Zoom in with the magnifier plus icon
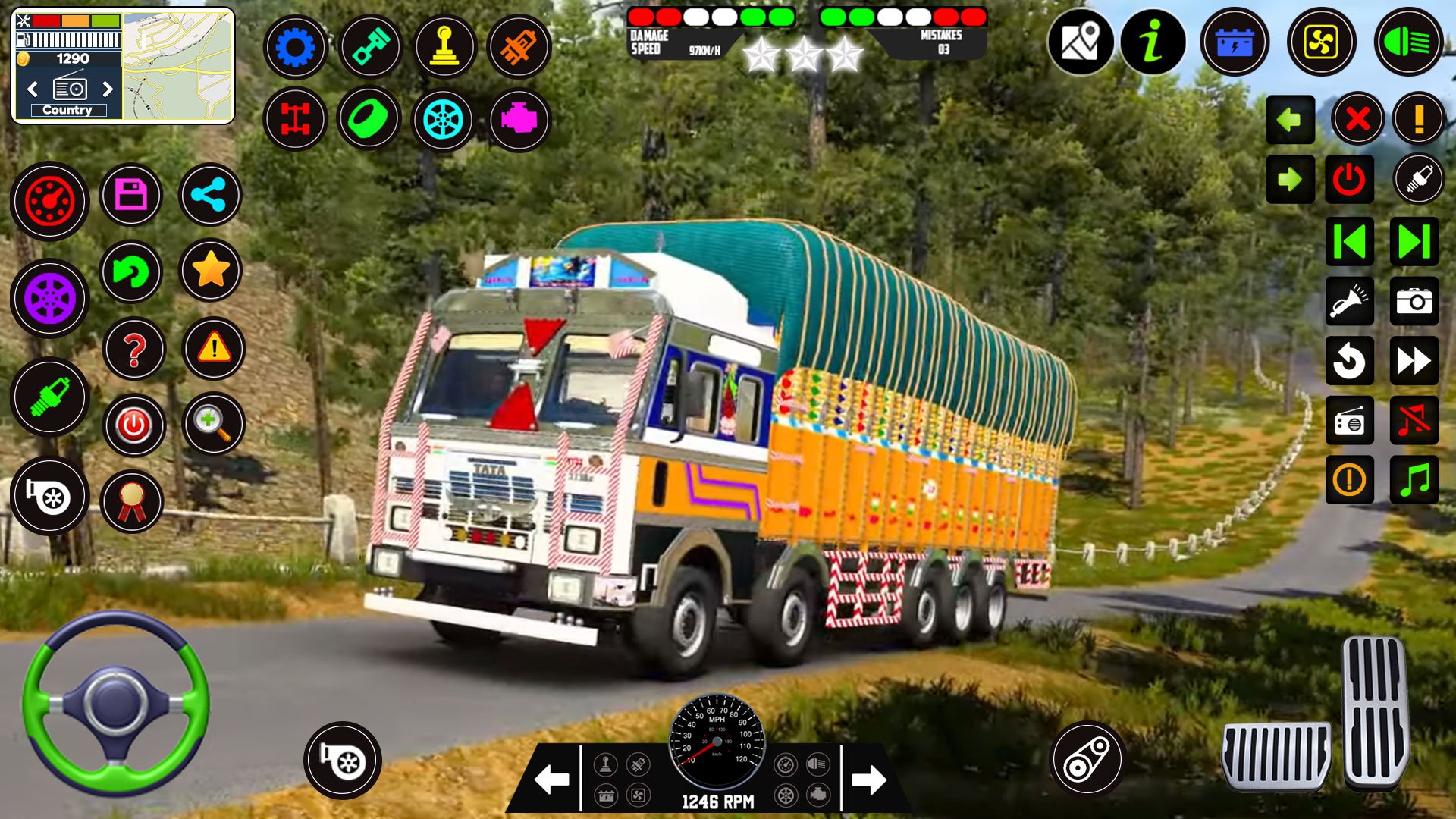1456x819 pixels. point(213,424)
